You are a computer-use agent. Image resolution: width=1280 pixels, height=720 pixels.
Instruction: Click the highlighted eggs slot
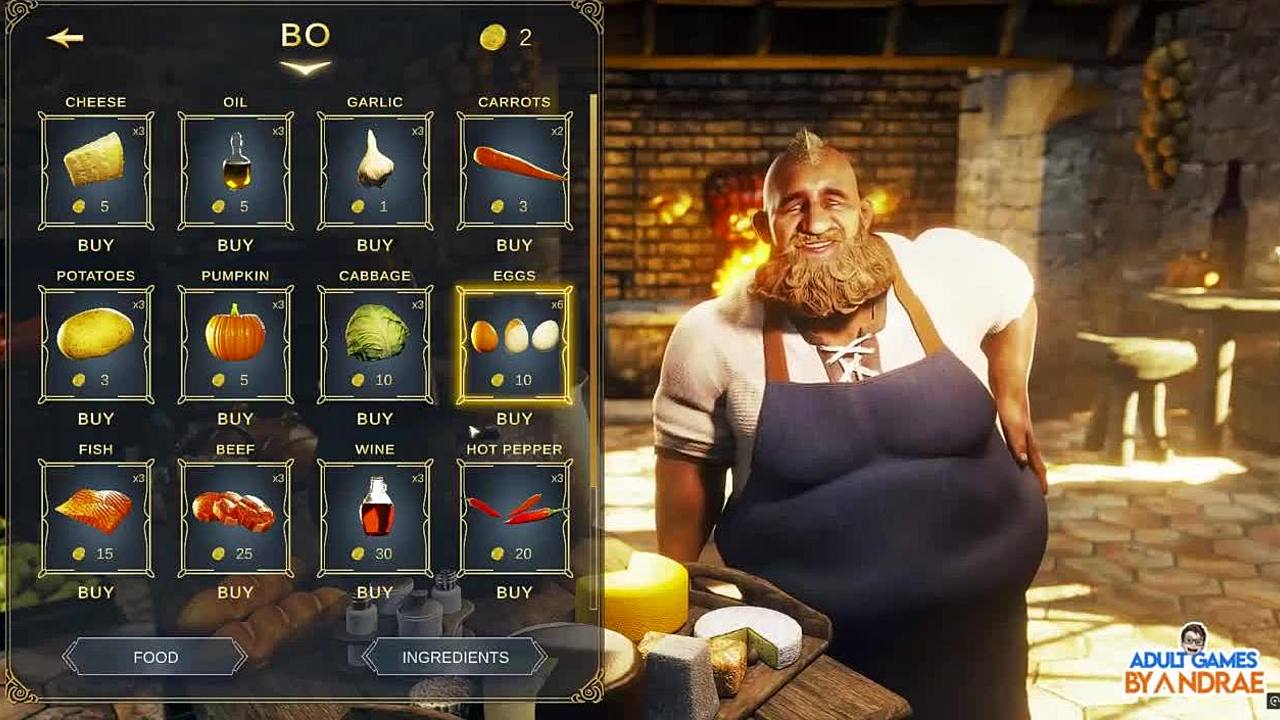pyautogui.click(x=514, y=344)
